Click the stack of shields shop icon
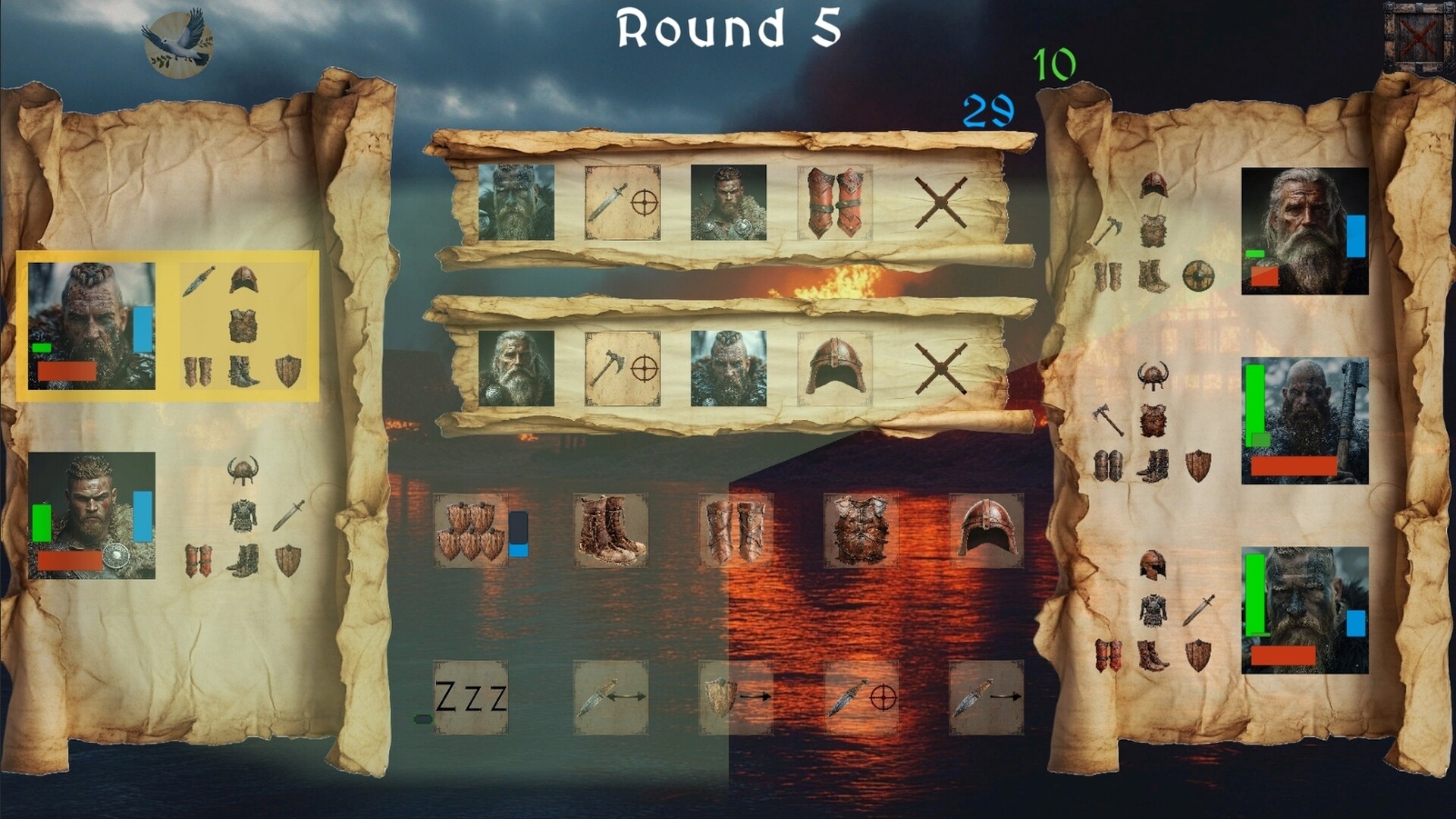Screen dimensions: 1456x819 [x=470, y=531]
